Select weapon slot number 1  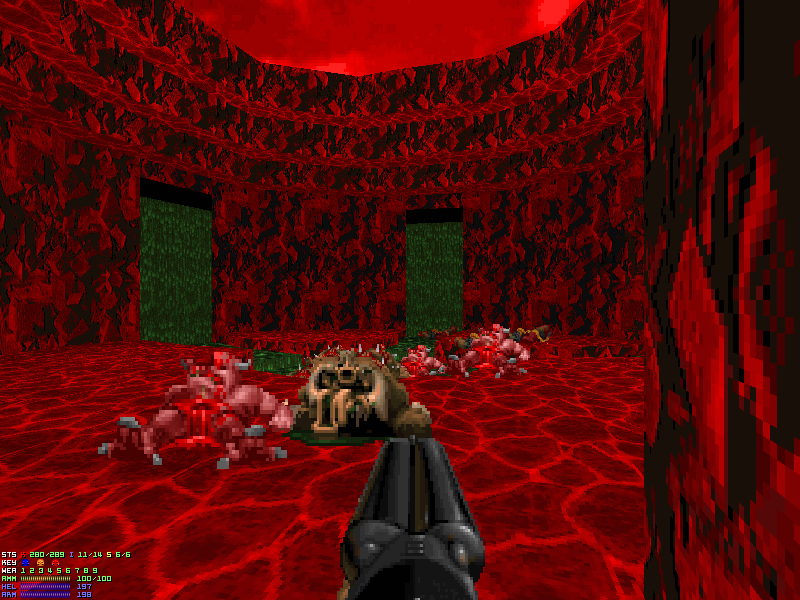25,571
